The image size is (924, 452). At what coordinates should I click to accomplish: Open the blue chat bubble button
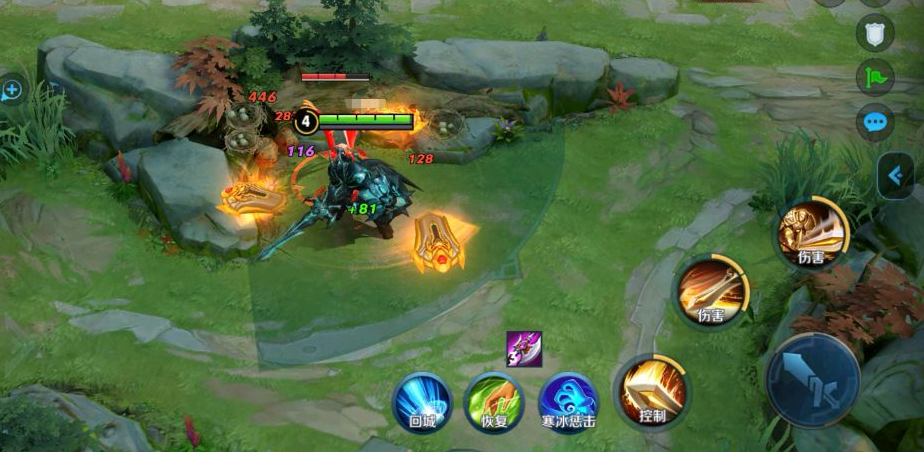(x=875, y=122)
